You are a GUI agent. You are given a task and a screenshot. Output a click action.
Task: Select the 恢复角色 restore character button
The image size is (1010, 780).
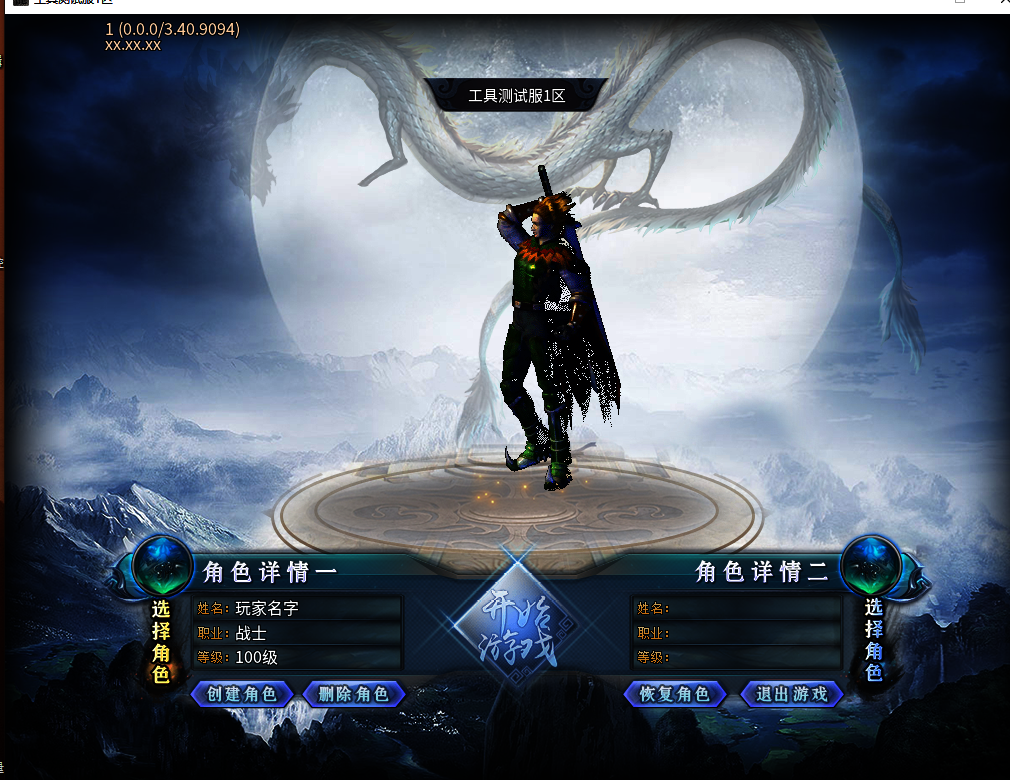[x=674, y=694]
